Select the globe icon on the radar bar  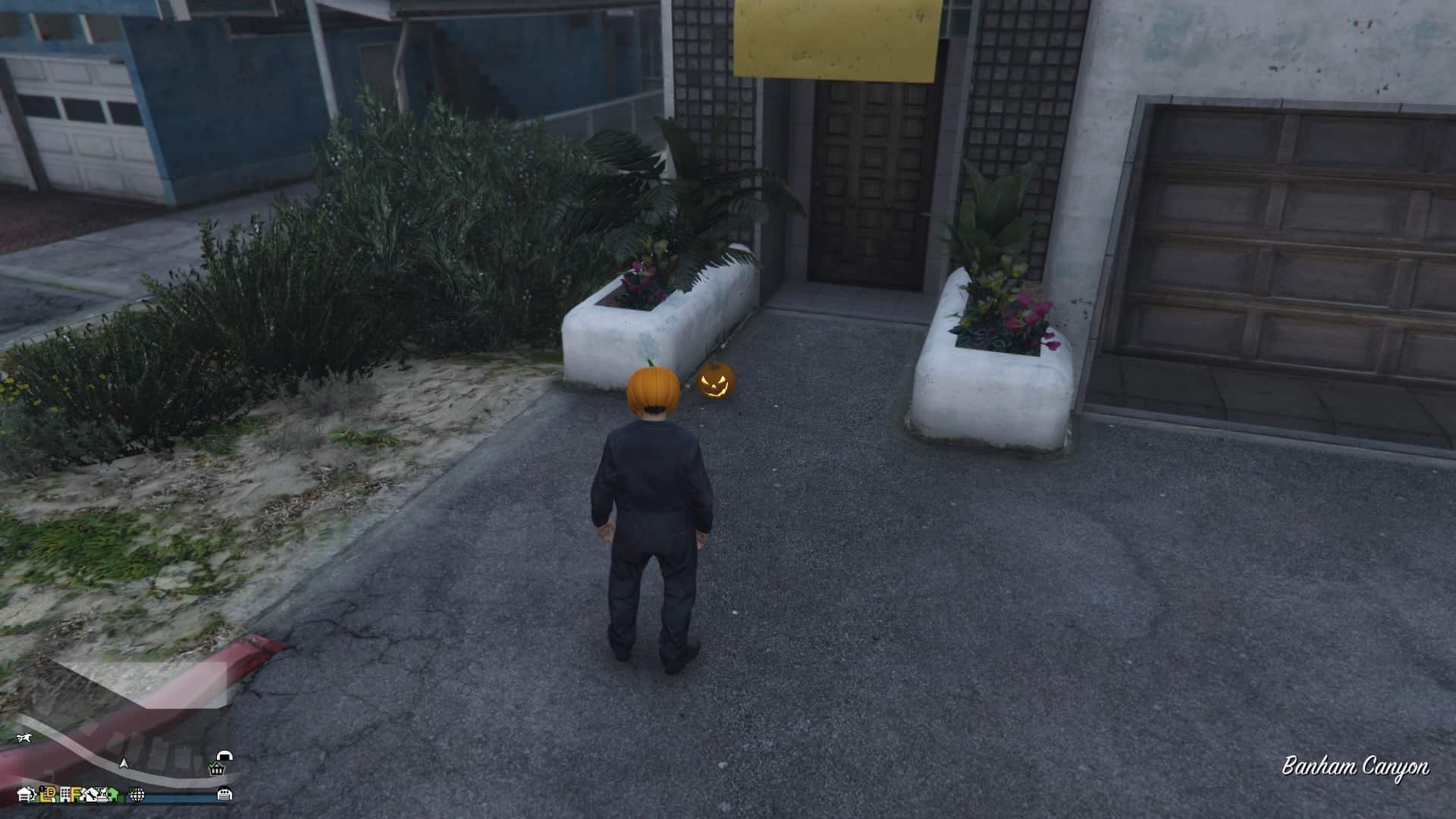point(136,796)
